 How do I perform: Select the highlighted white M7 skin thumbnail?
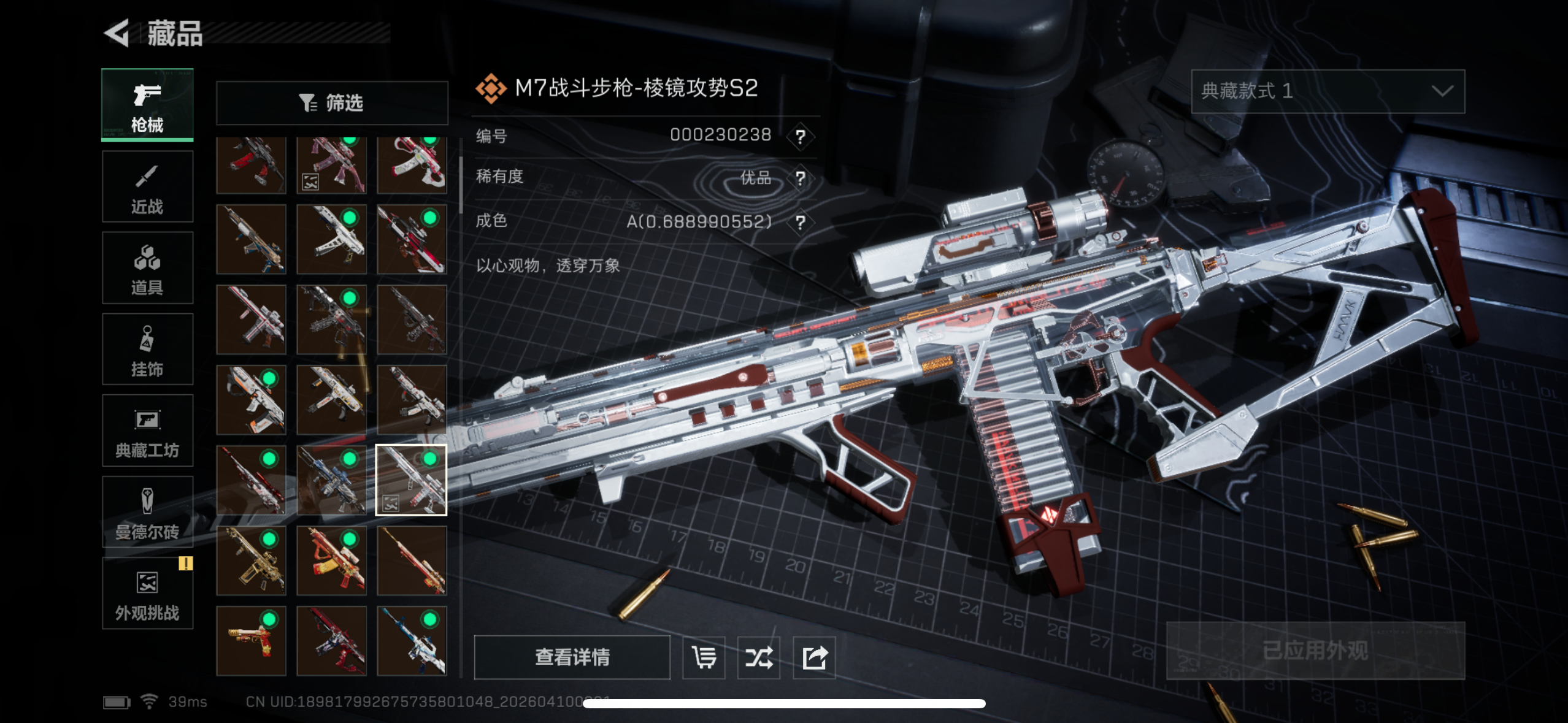(411, 480)
